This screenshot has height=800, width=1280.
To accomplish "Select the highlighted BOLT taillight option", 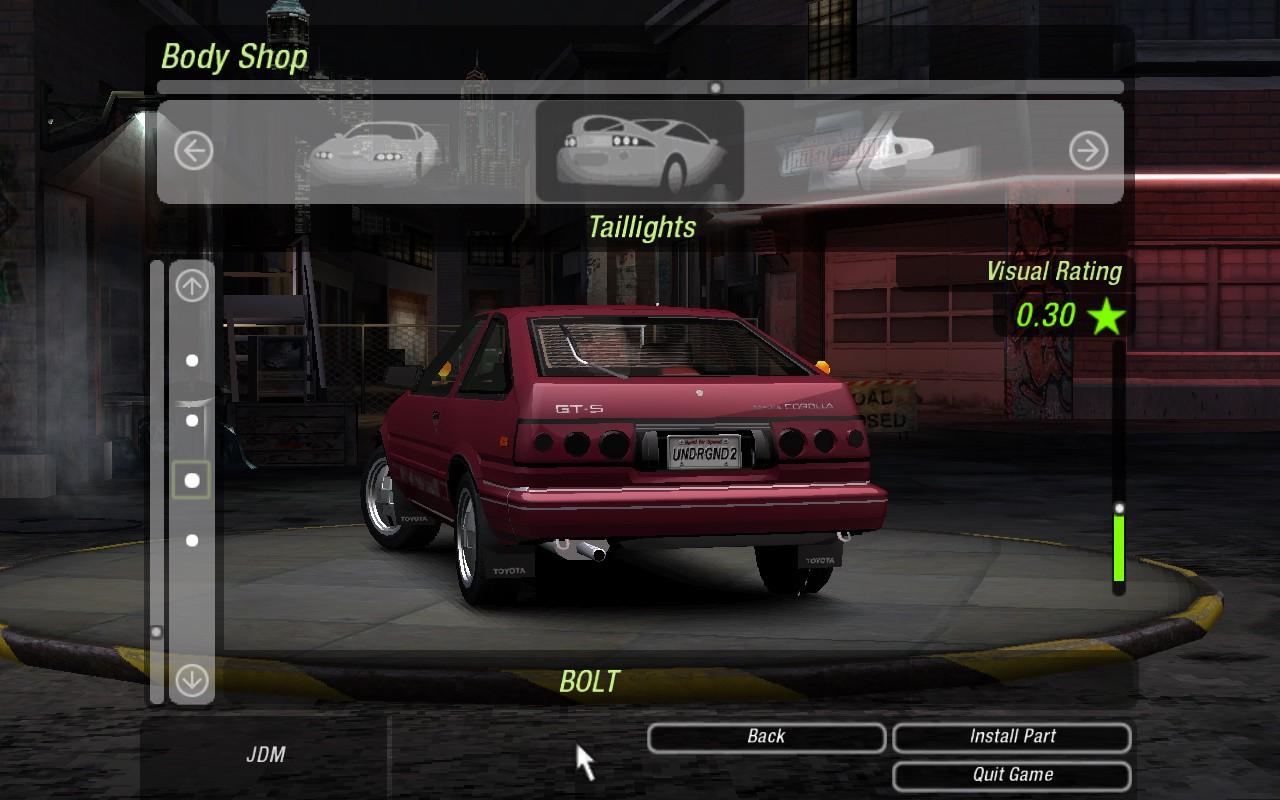I will pos(192,480).
